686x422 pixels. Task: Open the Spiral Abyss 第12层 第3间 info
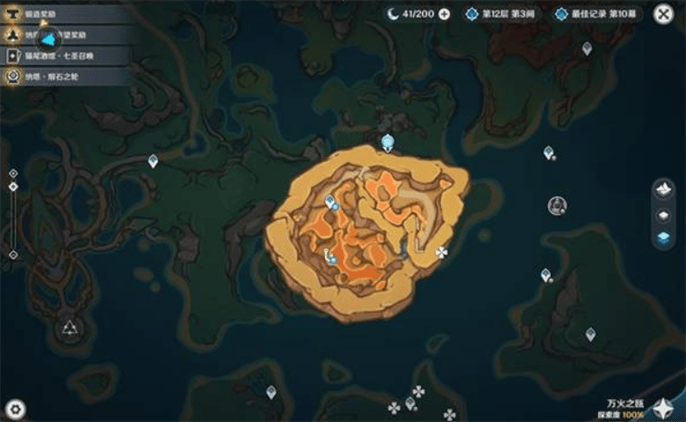(x=503, y=14)
